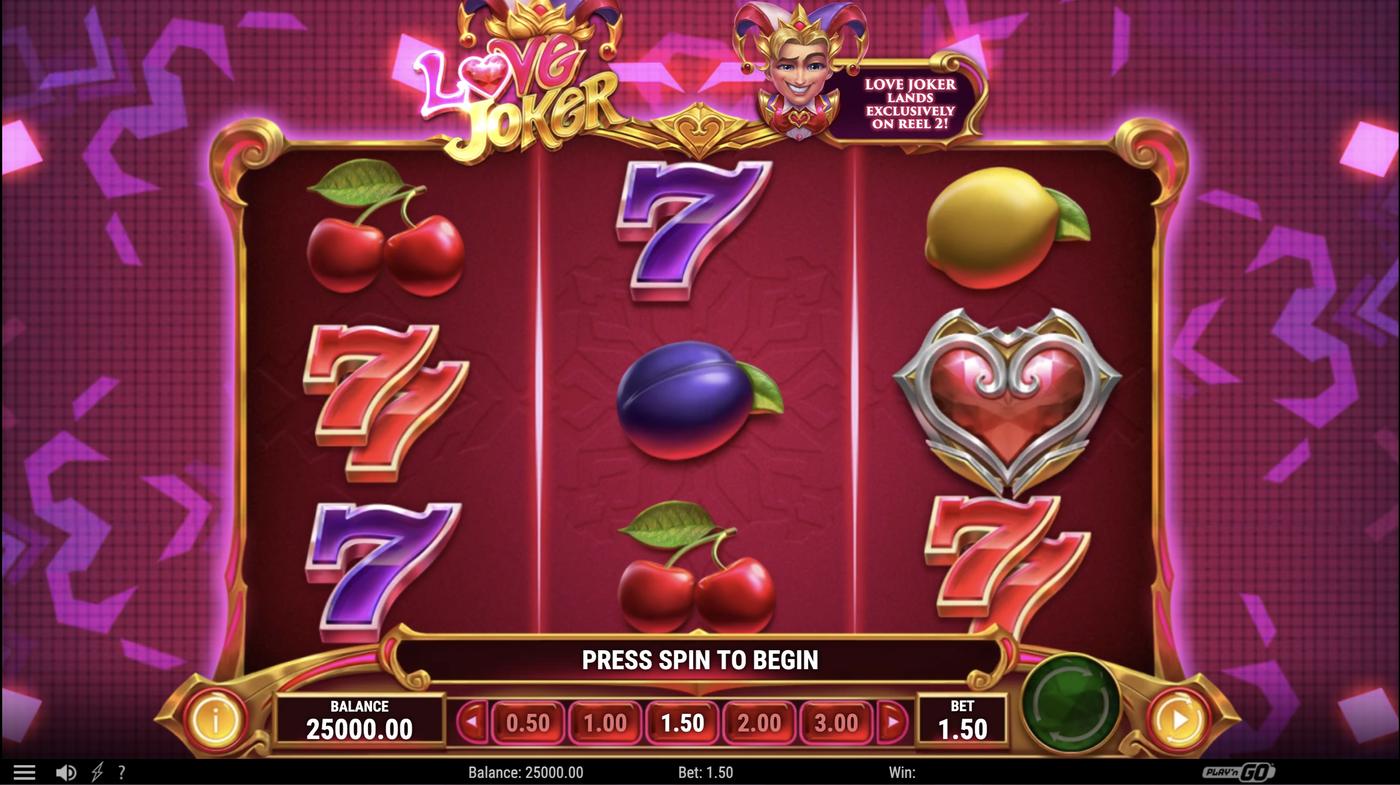The height and width of the screenshot is (785, 1400).
Task: Mute the game sound via the speaker icon
Action: pos(66,771)
